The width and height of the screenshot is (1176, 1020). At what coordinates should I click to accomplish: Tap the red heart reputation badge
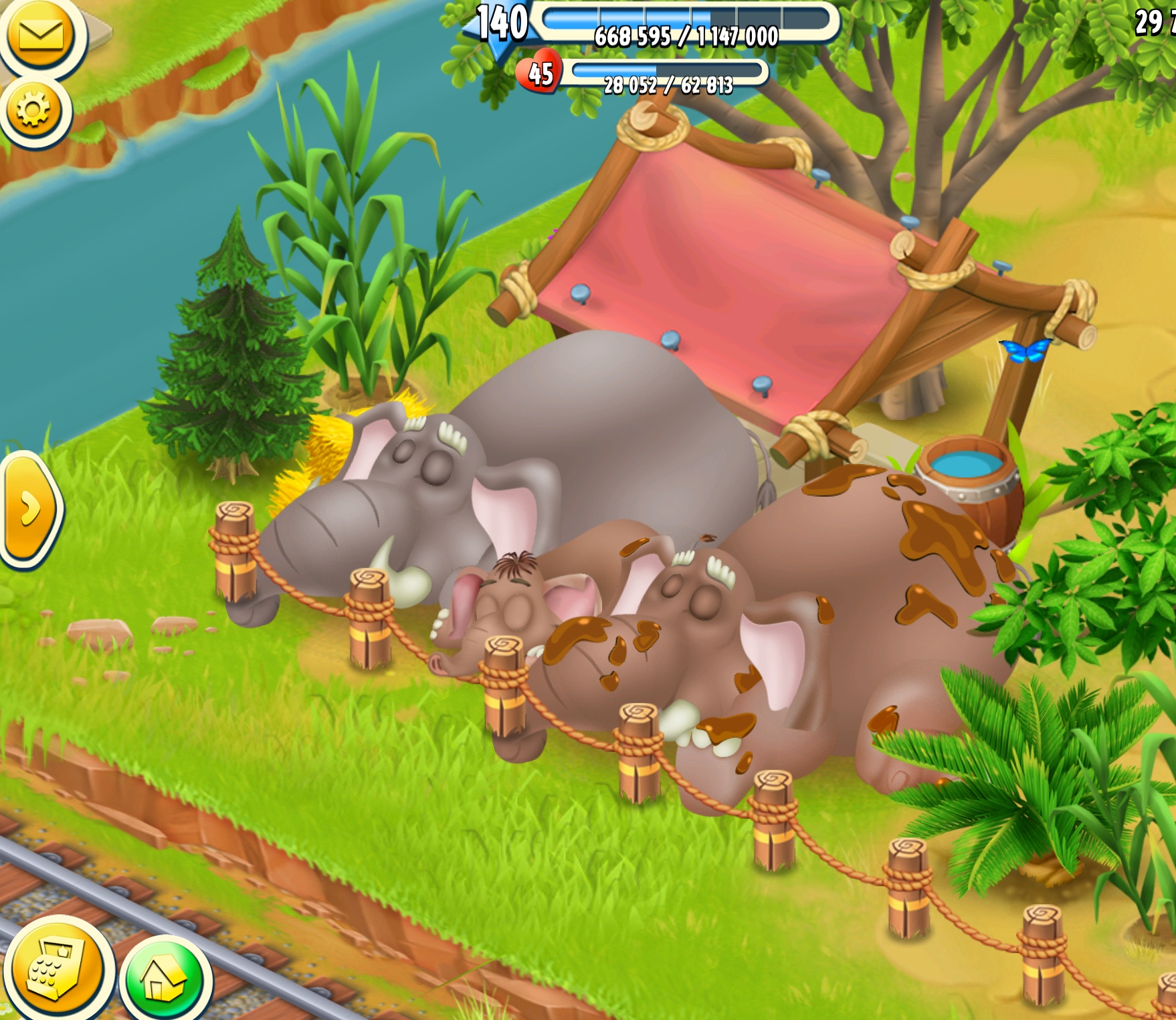point(539,73)
